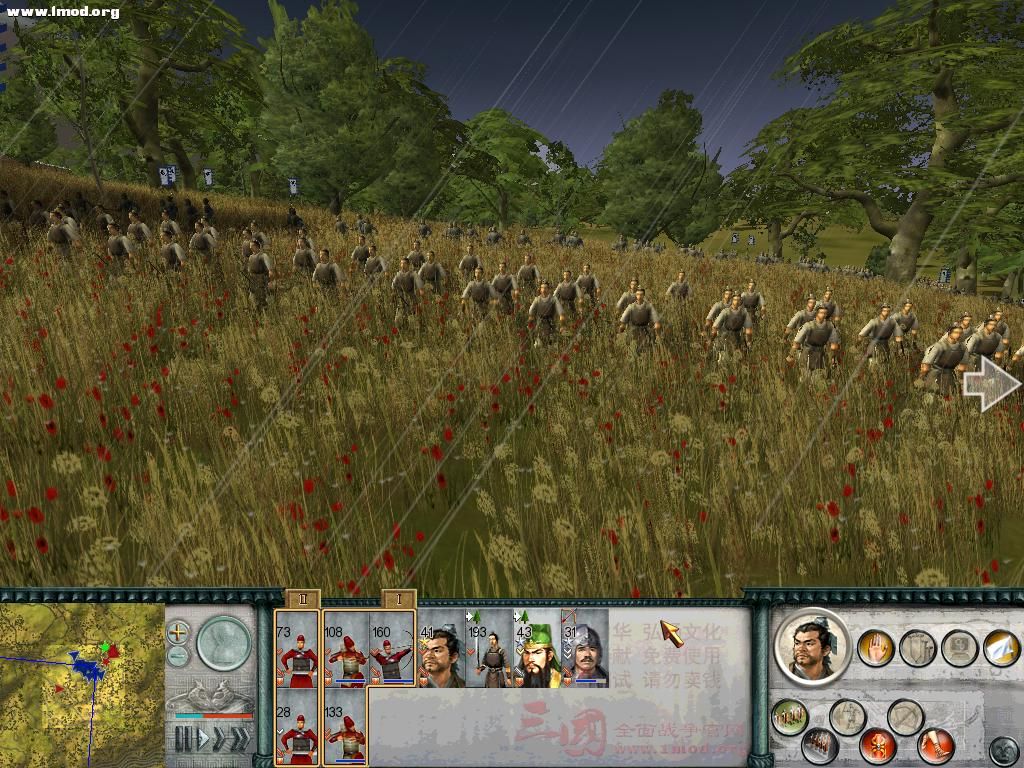Order withdraw with the white flag icon
This screenshot has width=1024, height=768.
click(x=1000, y=648)
